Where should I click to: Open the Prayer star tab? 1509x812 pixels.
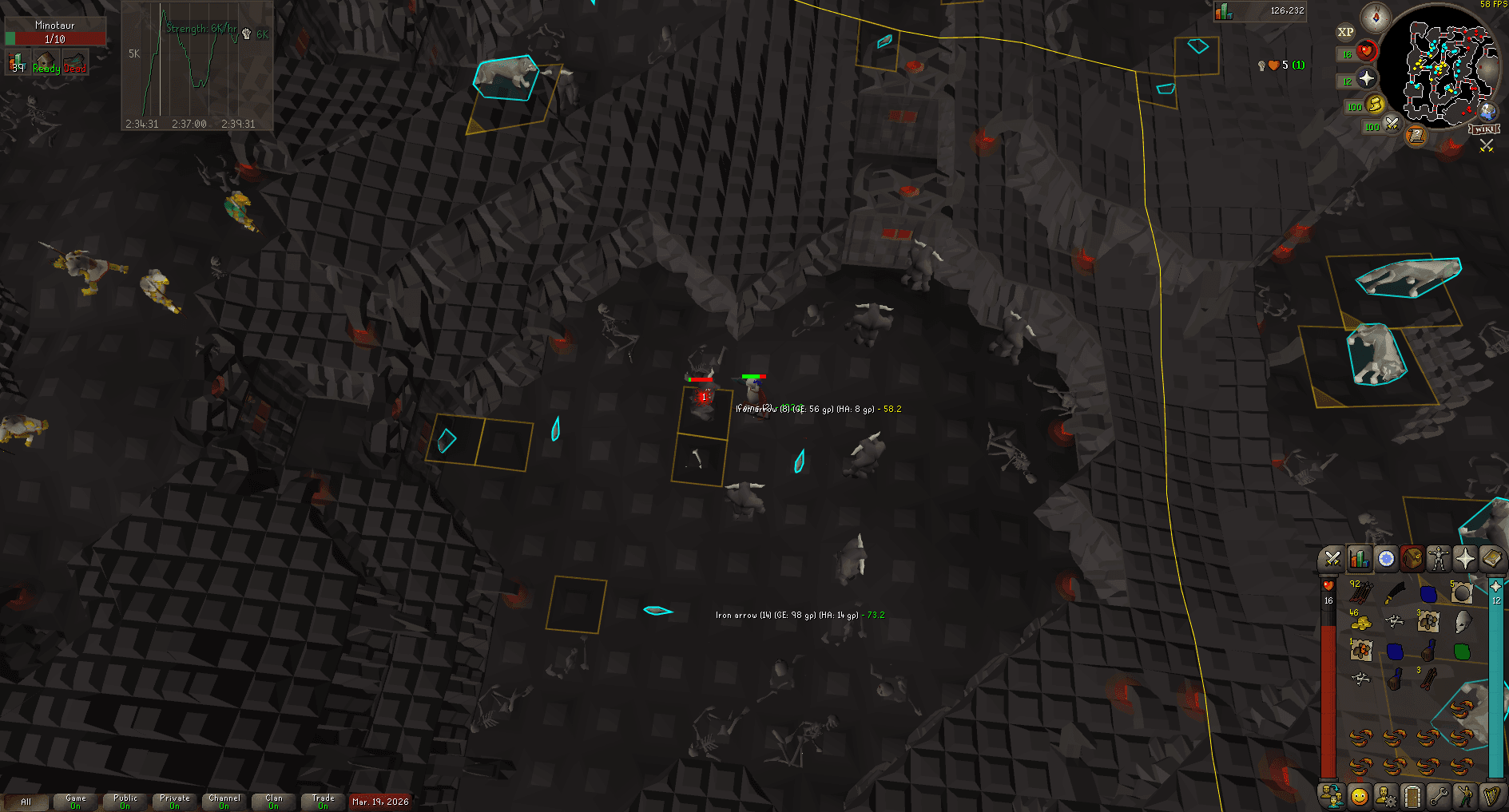[1465, 559]
